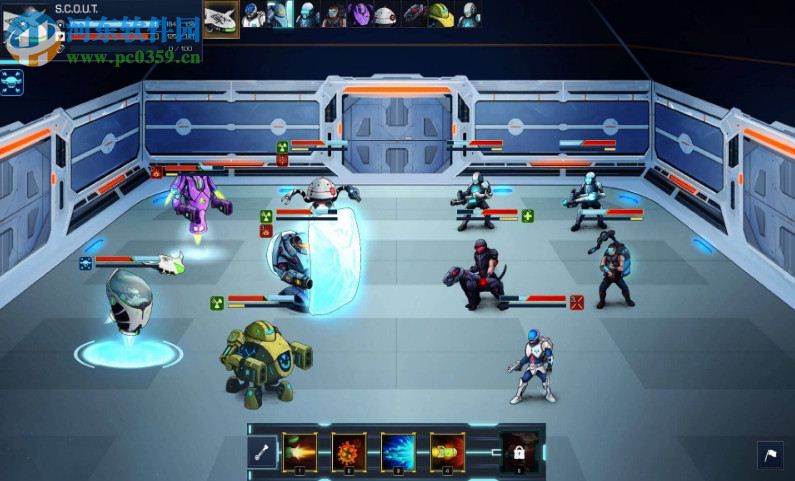Select the white dome robot turn portrait
795x481 pixels.
point(385,14)
